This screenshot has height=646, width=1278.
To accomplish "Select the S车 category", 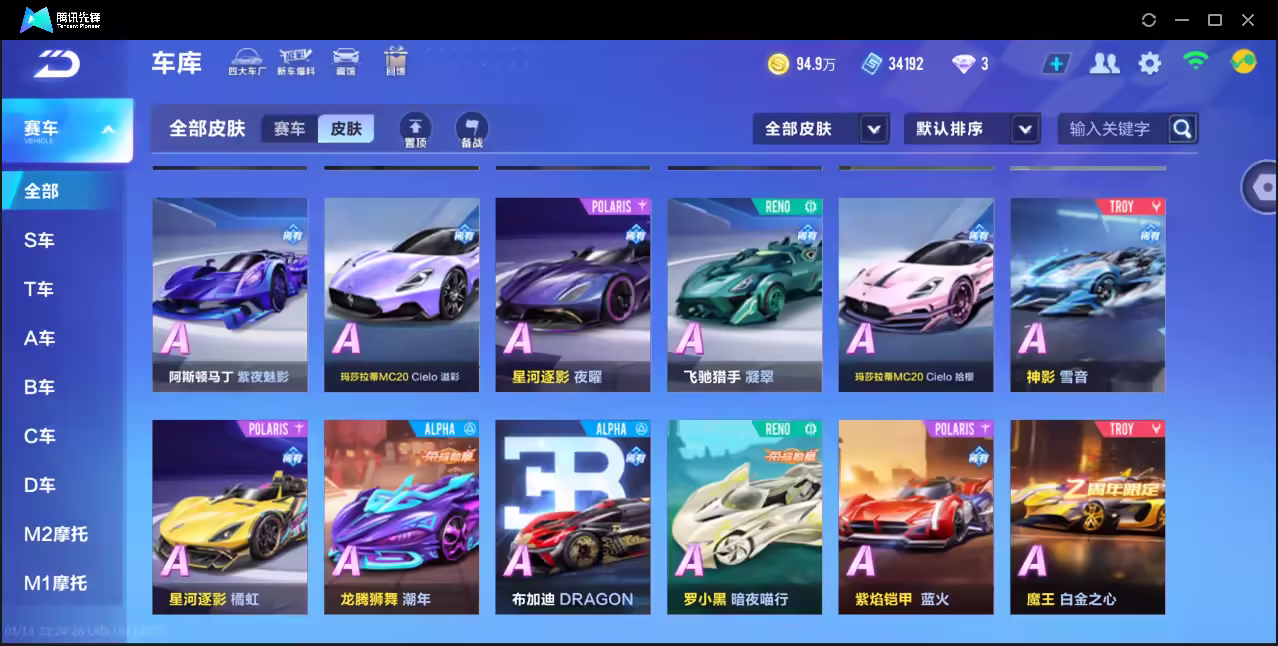I will [x=40, y=240].
